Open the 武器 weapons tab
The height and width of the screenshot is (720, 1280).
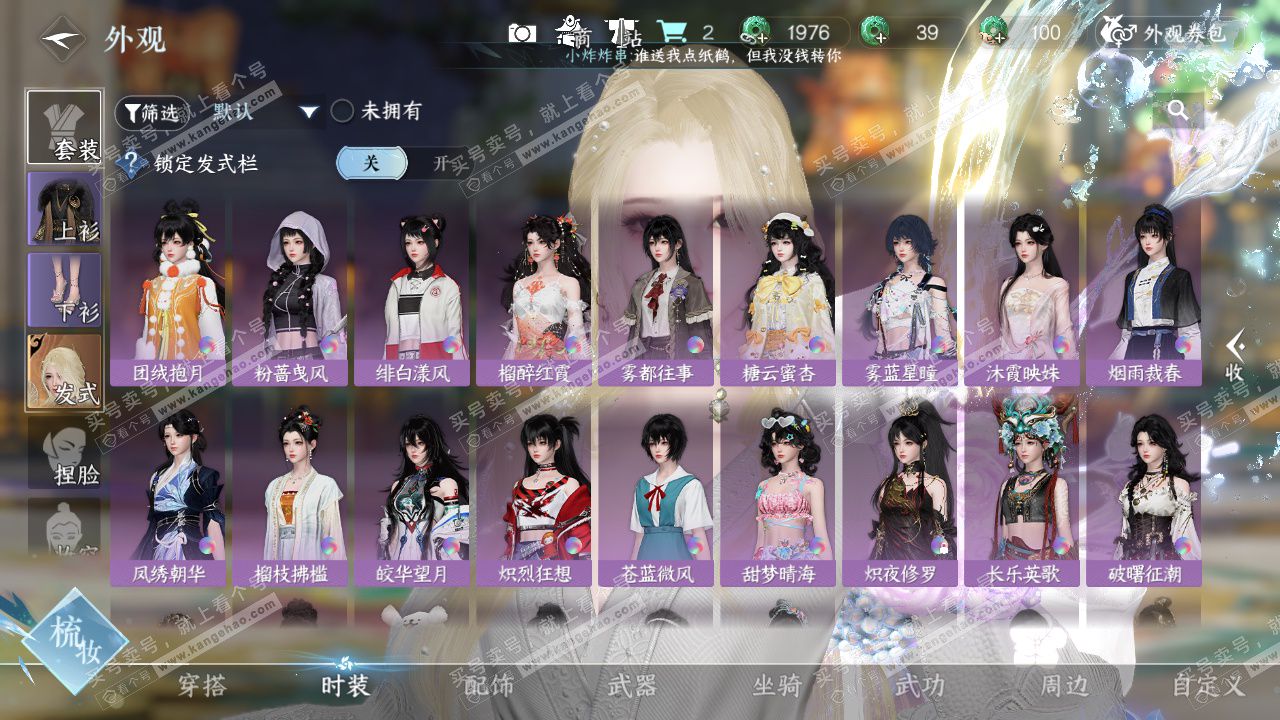(632, 685)
